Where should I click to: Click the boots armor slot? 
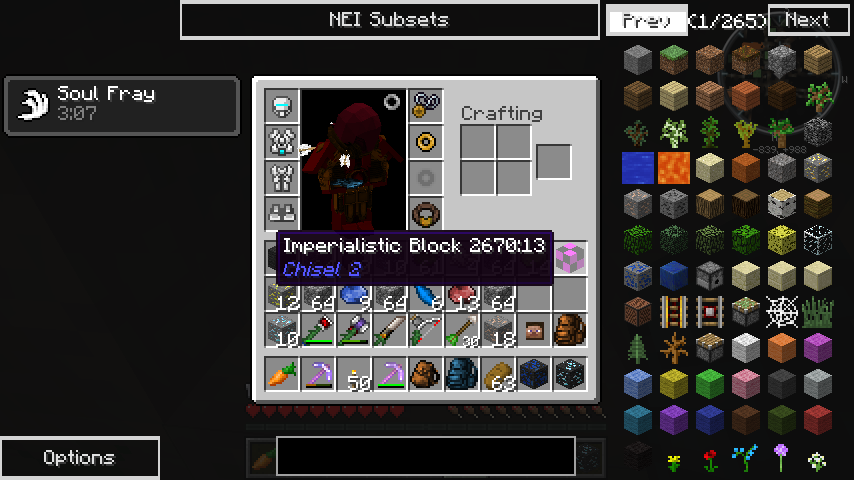(282, 213)
